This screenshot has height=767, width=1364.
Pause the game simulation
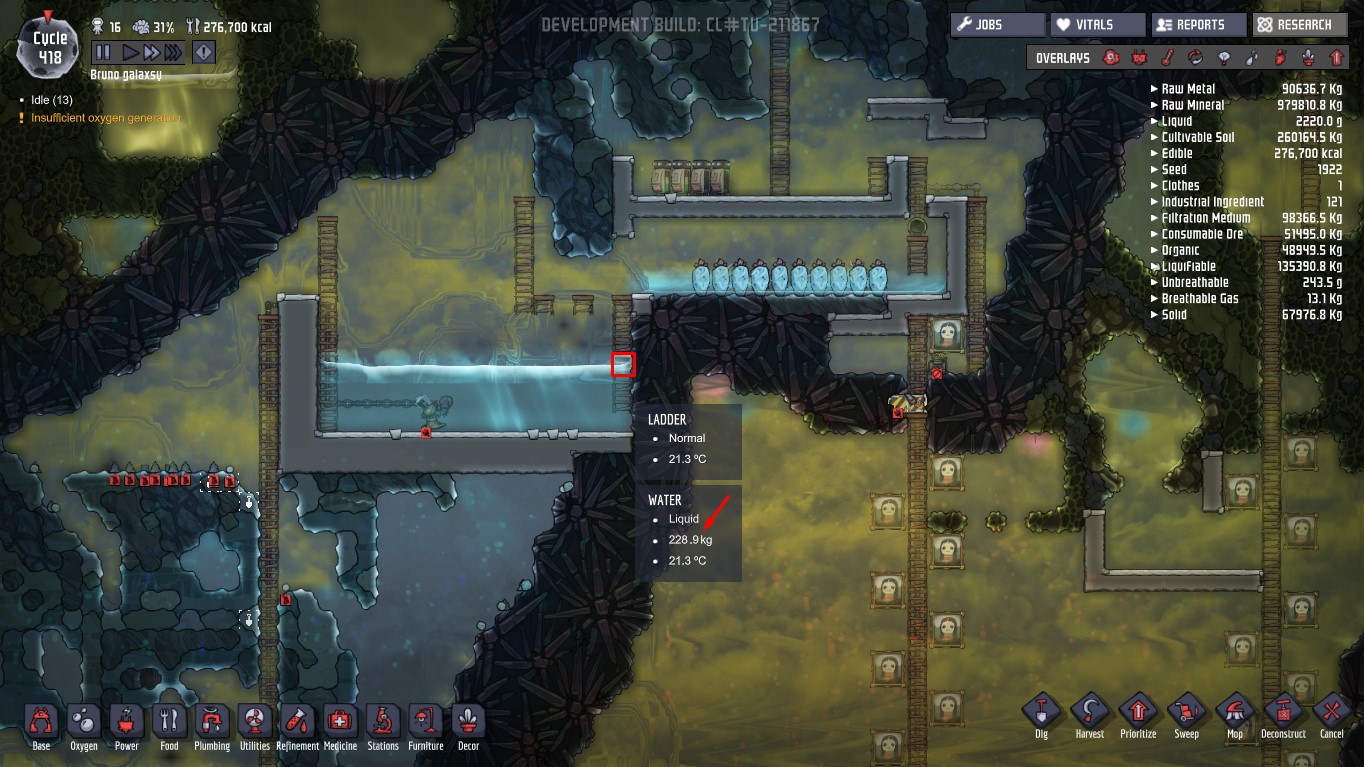103,52
